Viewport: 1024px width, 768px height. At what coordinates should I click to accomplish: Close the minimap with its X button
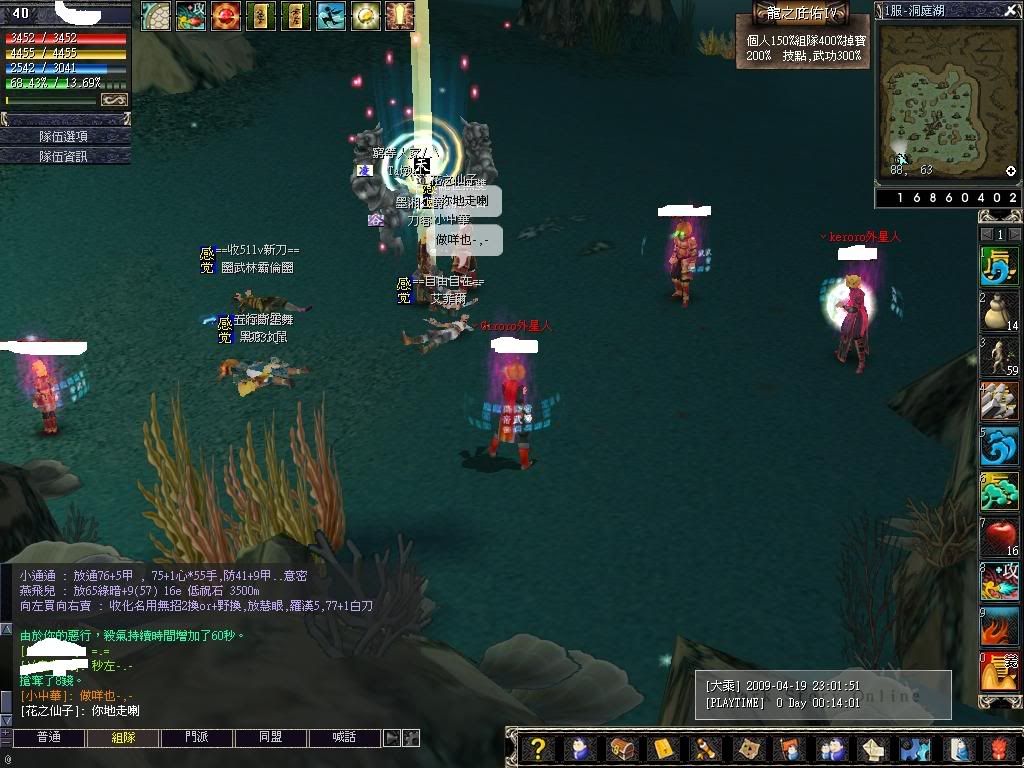[1010, 10]
